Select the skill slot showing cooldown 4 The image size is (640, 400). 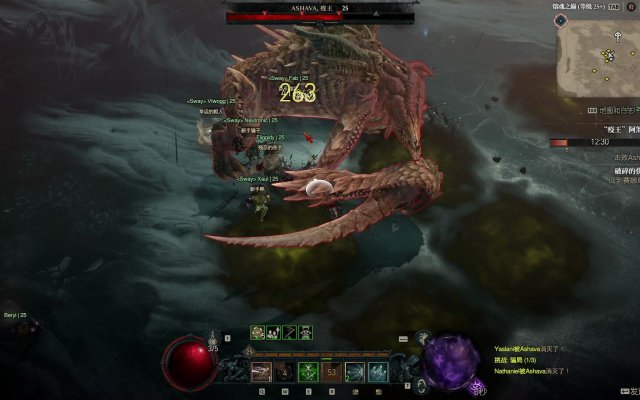click(285, 372)
